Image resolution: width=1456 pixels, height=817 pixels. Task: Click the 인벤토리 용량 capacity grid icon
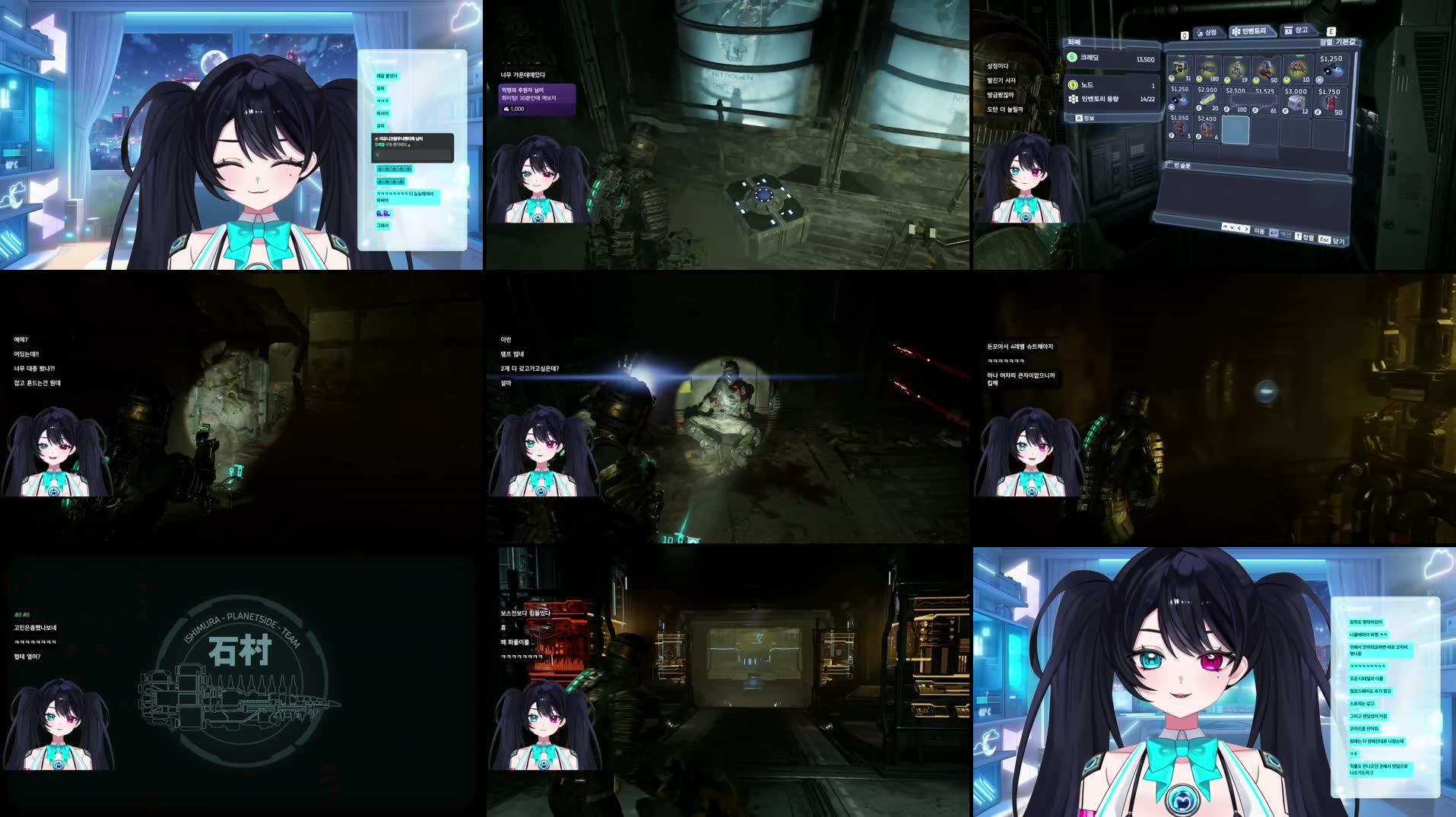click(1074, 100)
